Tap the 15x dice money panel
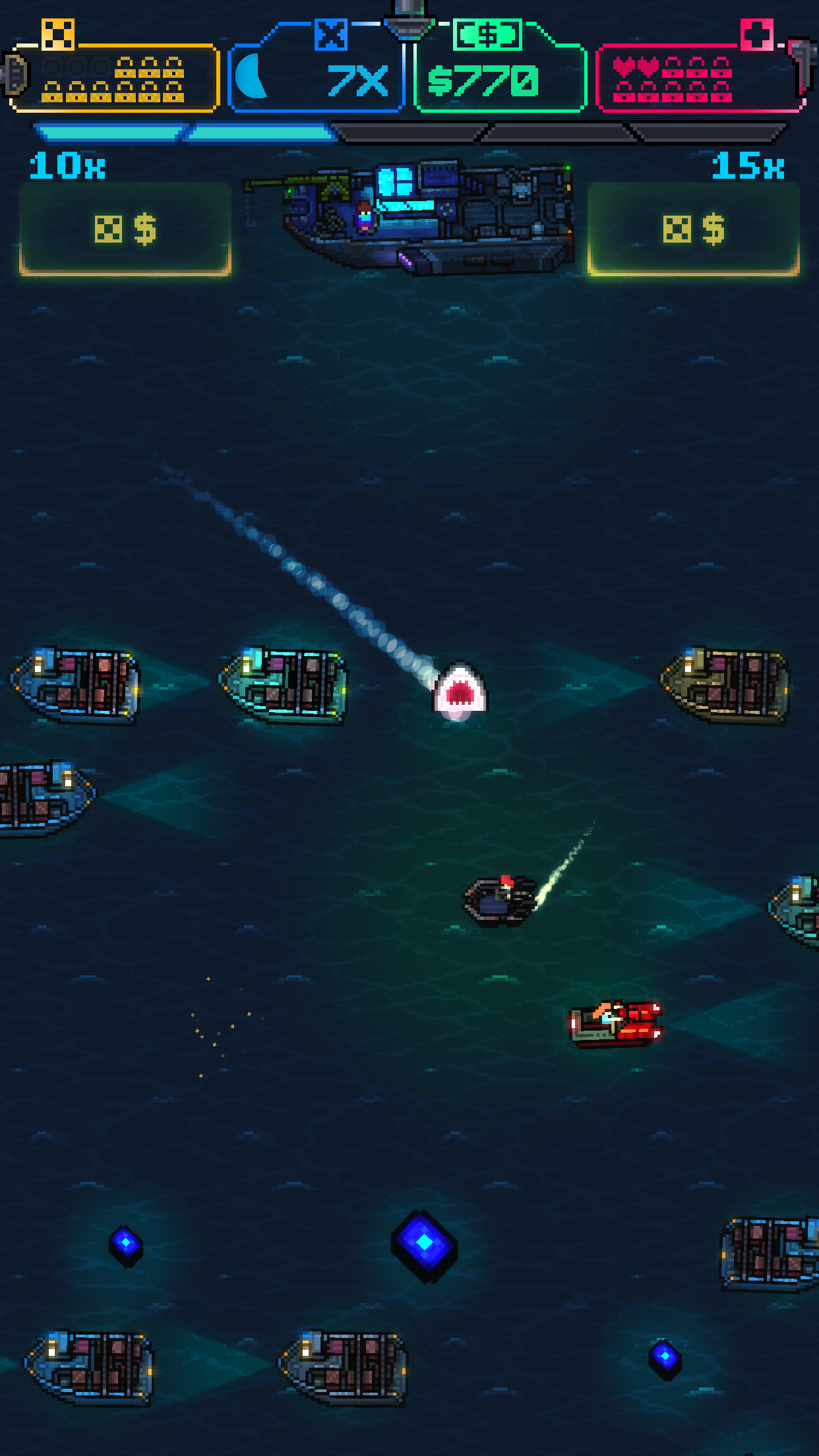 pyautogui.click(x=693, y=229)
